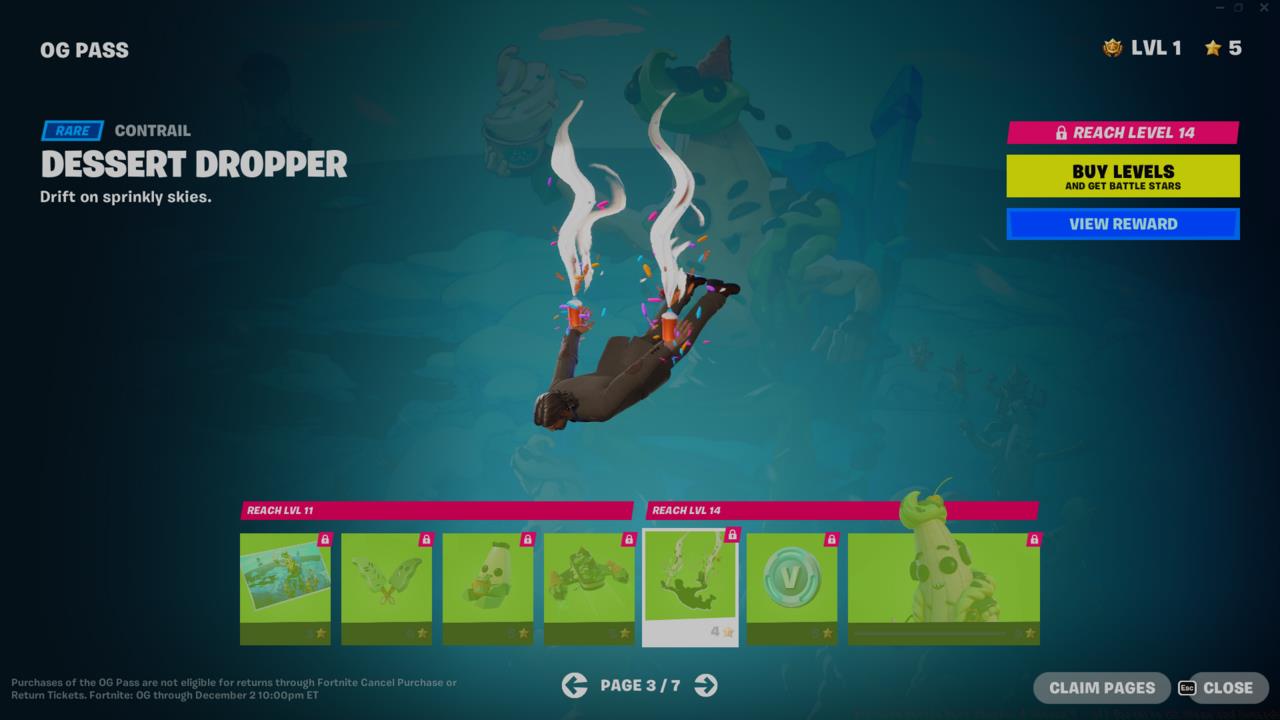Click the Claim Pages button
The width and height of the screenshot is (1280, 720).
[1101, 688]
